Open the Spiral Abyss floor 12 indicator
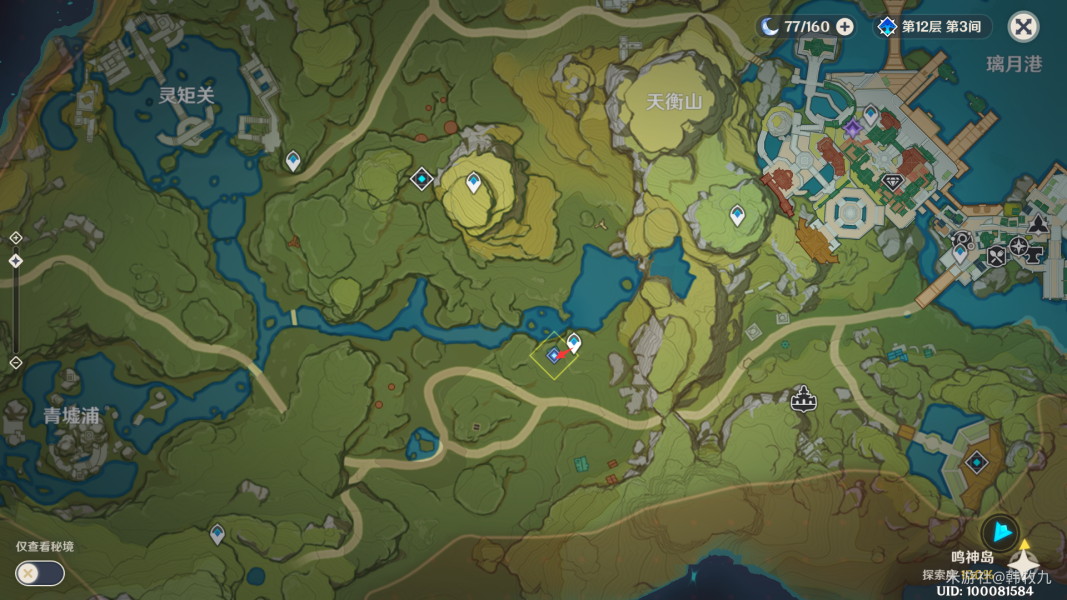Screen dimensions: 1067x600 [x=934, y=27]
